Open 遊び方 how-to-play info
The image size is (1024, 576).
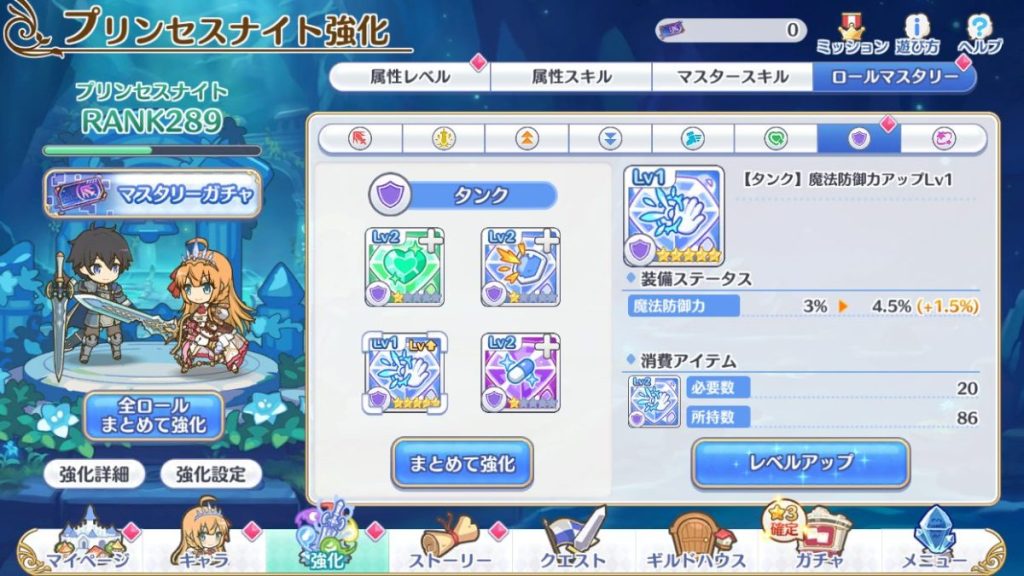pyautogui.click(x=918, y=34)
